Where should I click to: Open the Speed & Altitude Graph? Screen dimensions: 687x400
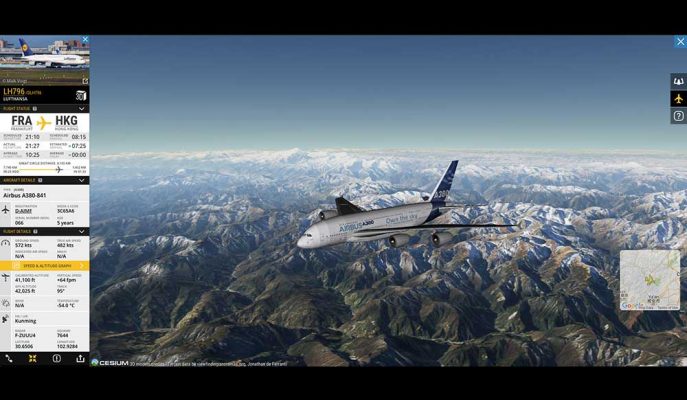44,266
